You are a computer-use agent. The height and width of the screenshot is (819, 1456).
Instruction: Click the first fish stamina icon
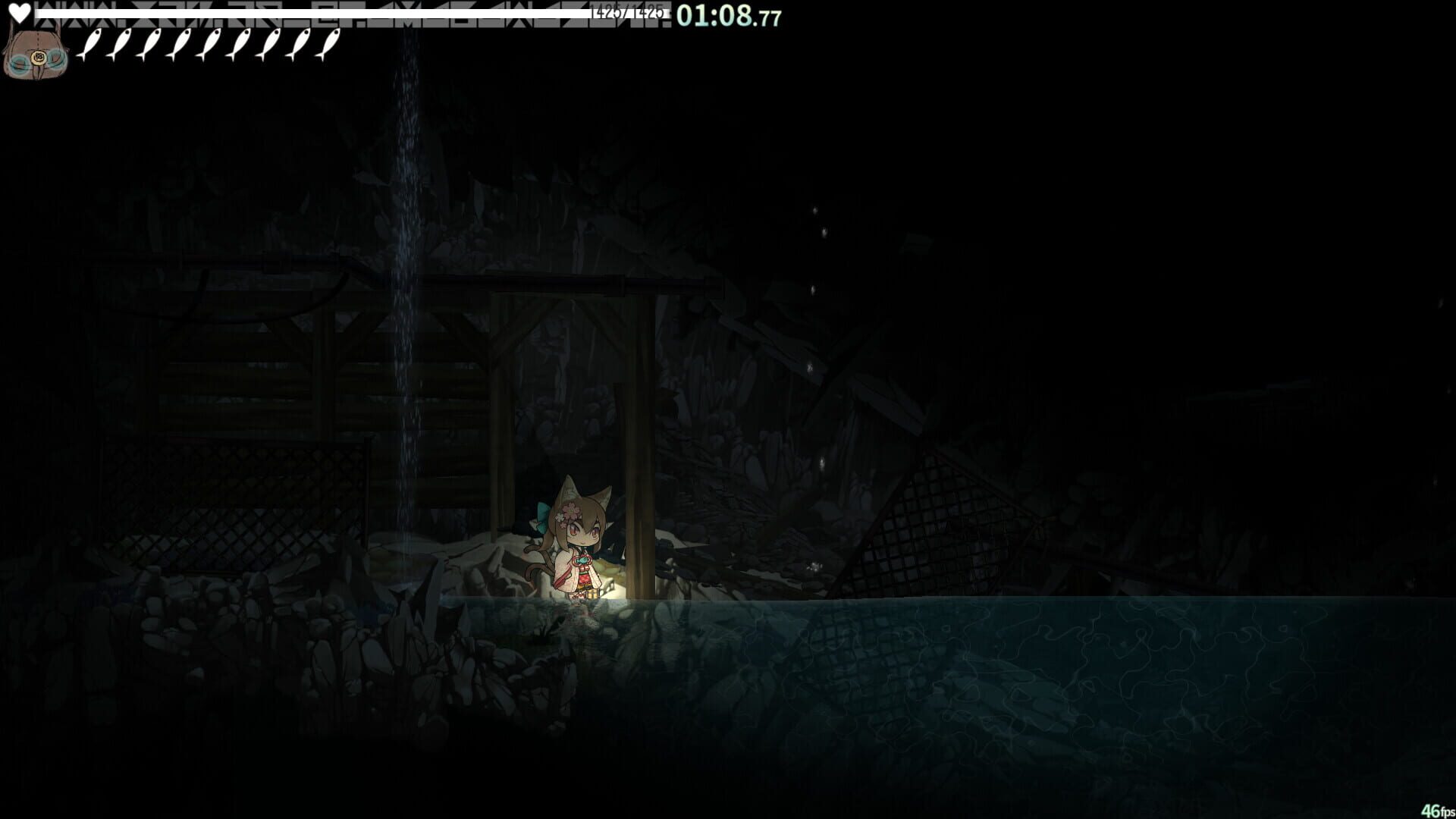tap(93, 45)
